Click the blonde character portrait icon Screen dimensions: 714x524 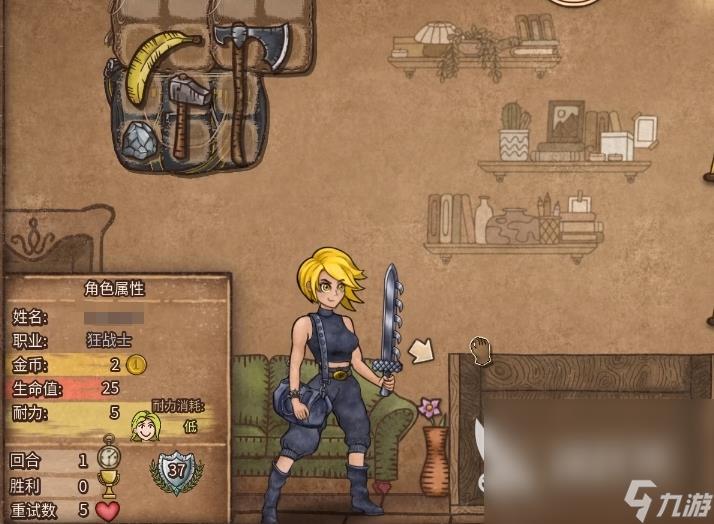click(x=145, y=427)
